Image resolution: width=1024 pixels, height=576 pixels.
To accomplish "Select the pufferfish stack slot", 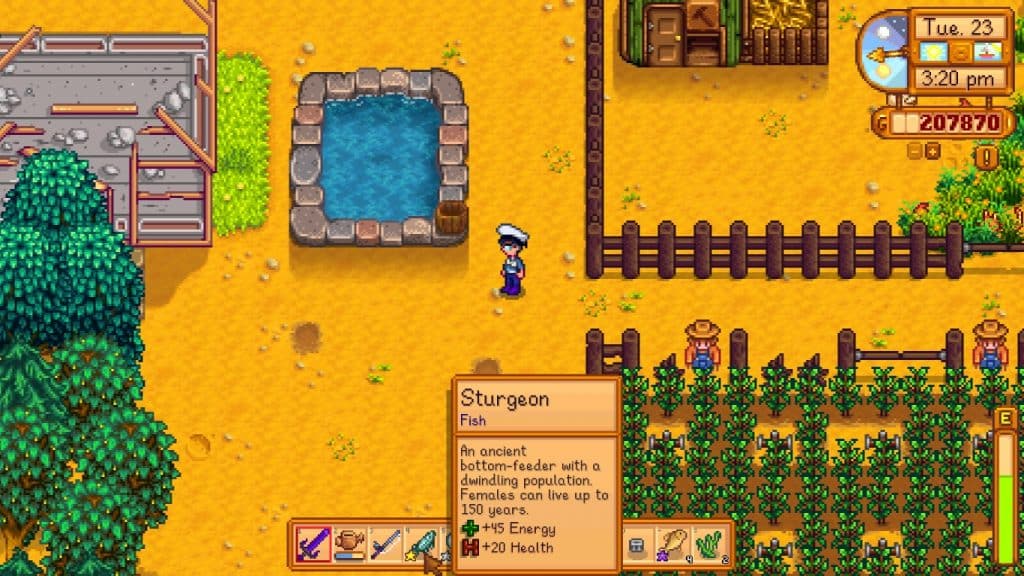I will [672, 545].
